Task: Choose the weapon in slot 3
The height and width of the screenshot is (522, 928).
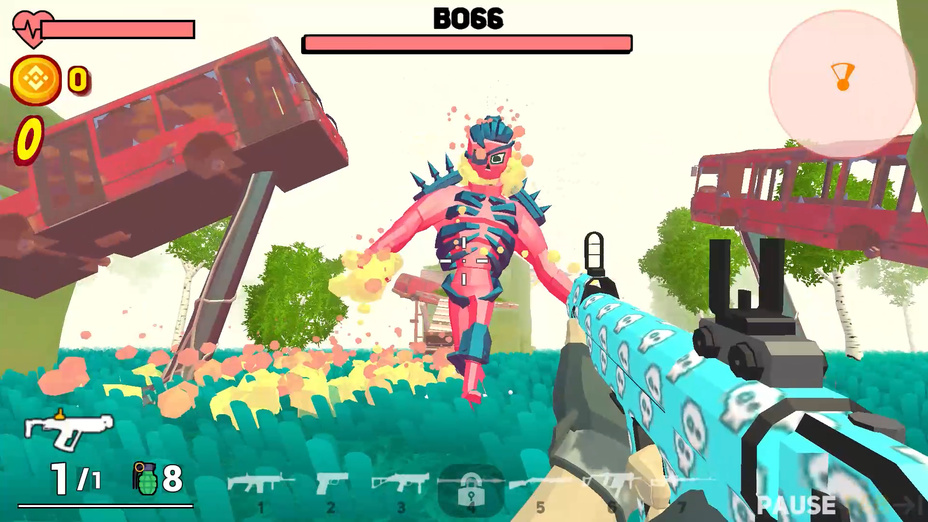Action: (x=400, y=486)
